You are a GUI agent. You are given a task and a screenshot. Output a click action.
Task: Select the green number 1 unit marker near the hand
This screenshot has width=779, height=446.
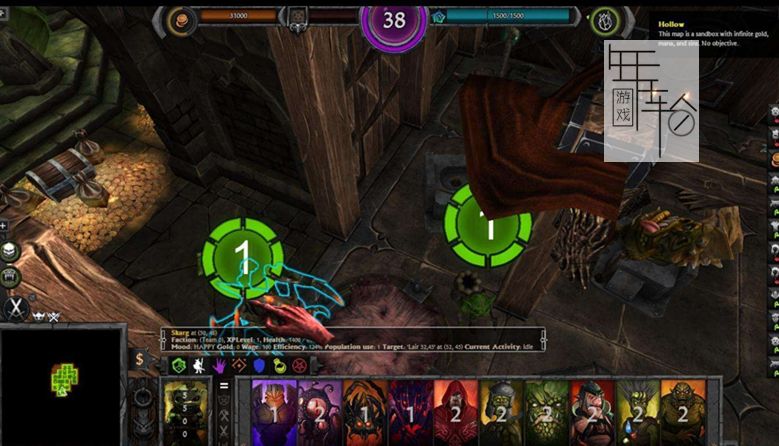pos(242,257)
